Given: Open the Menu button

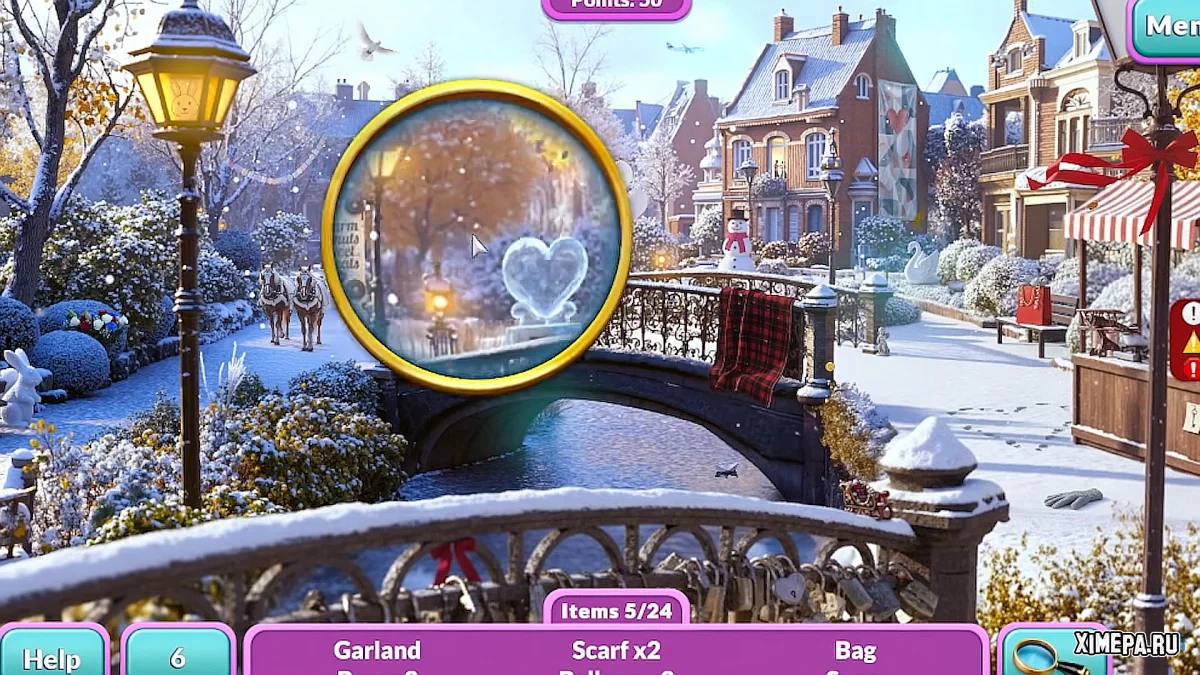Looking at the screenshot, I should pyautogui.click(x=1168, y=27).
